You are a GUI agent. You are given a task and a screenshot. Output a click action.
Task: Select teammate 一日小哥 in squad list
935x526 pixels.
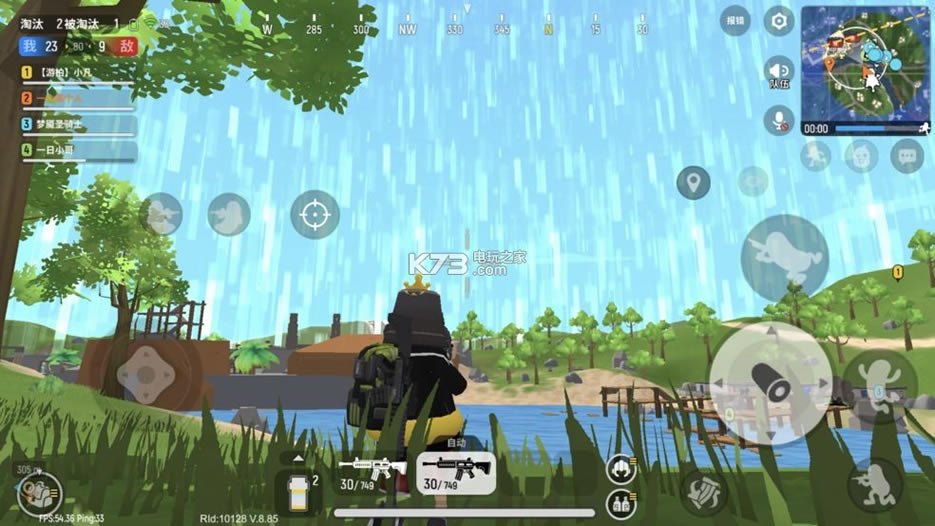pos(78,150)
